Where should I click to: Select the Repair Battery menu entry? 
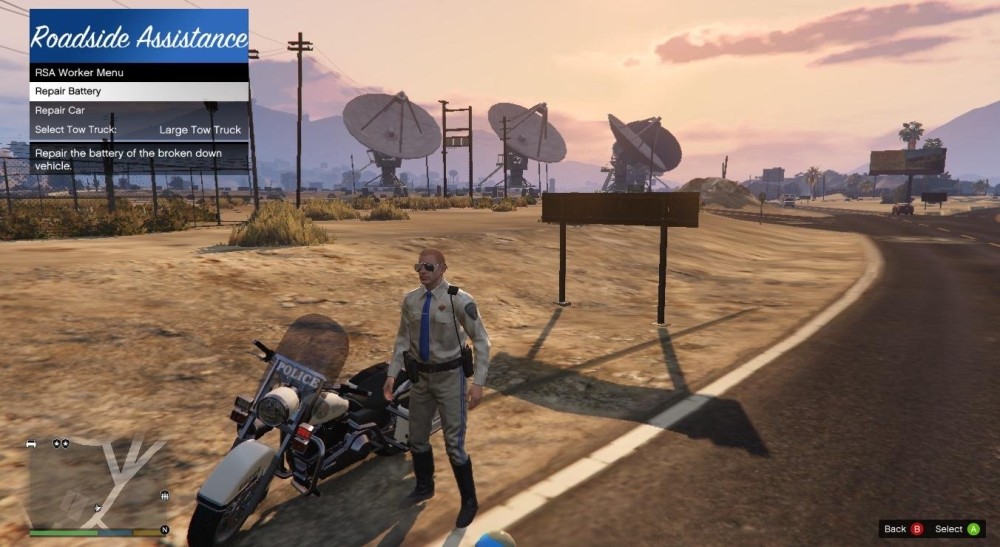pos(138,91)
